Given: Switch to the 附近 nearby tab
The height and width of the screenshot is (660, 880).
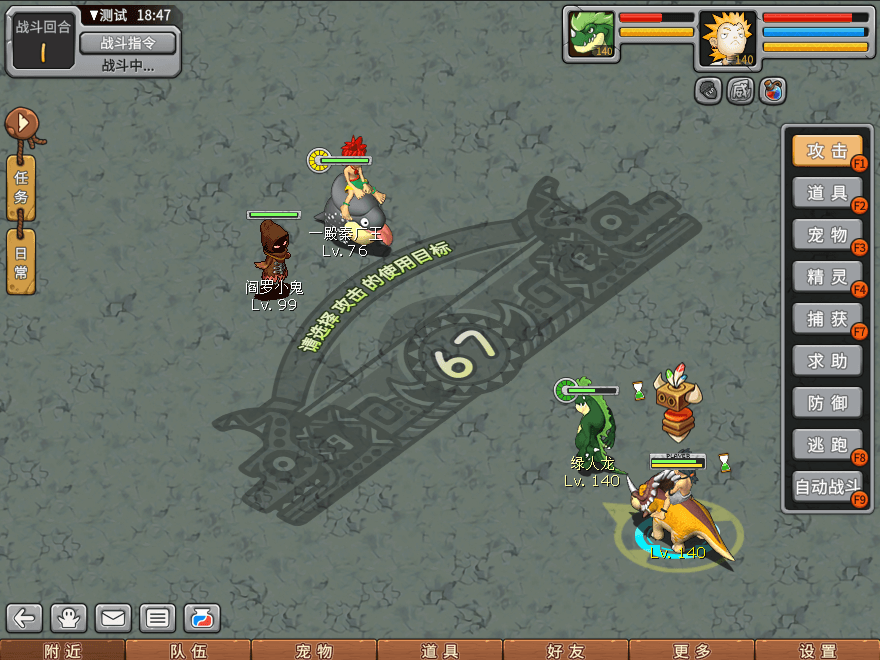Looking at the screenshot, I should coord(62,651).
